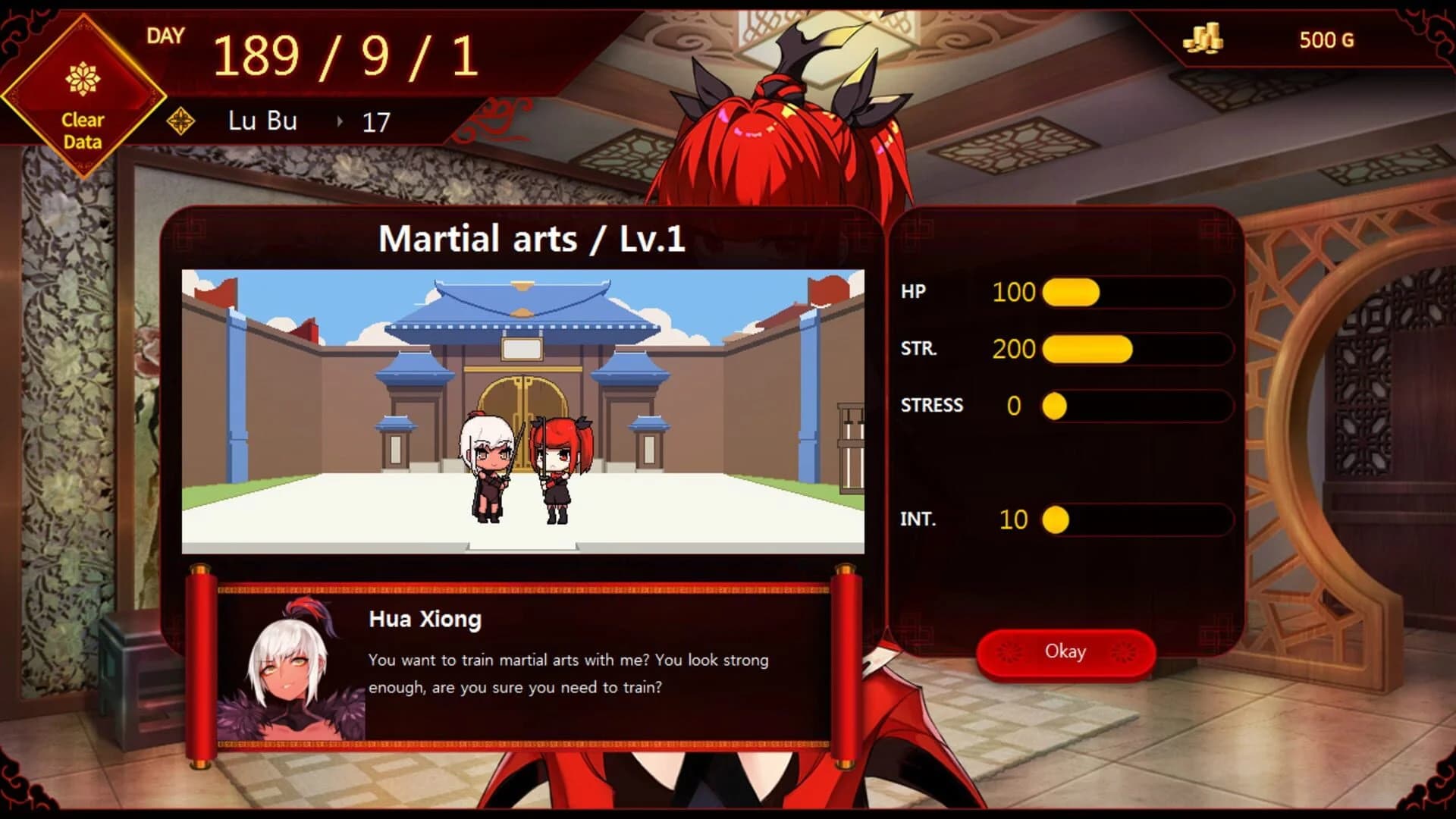Viewport: 1456px width, 819px height.
Task: Click the DAY counter showing 189 / 9 / 1
Action: [345, 53]
